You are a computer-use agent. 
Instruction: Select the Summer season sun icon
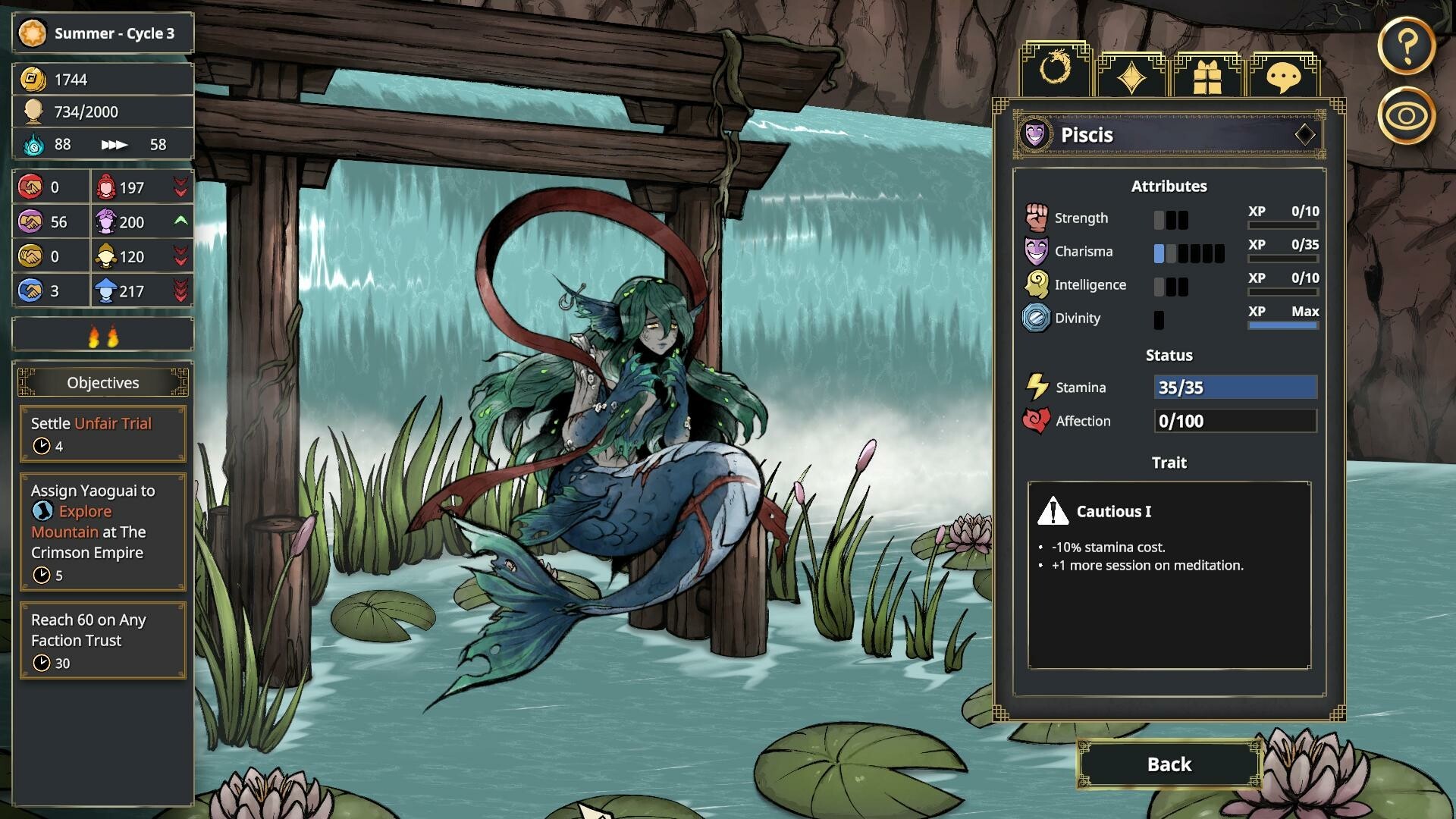click(33, 33)
